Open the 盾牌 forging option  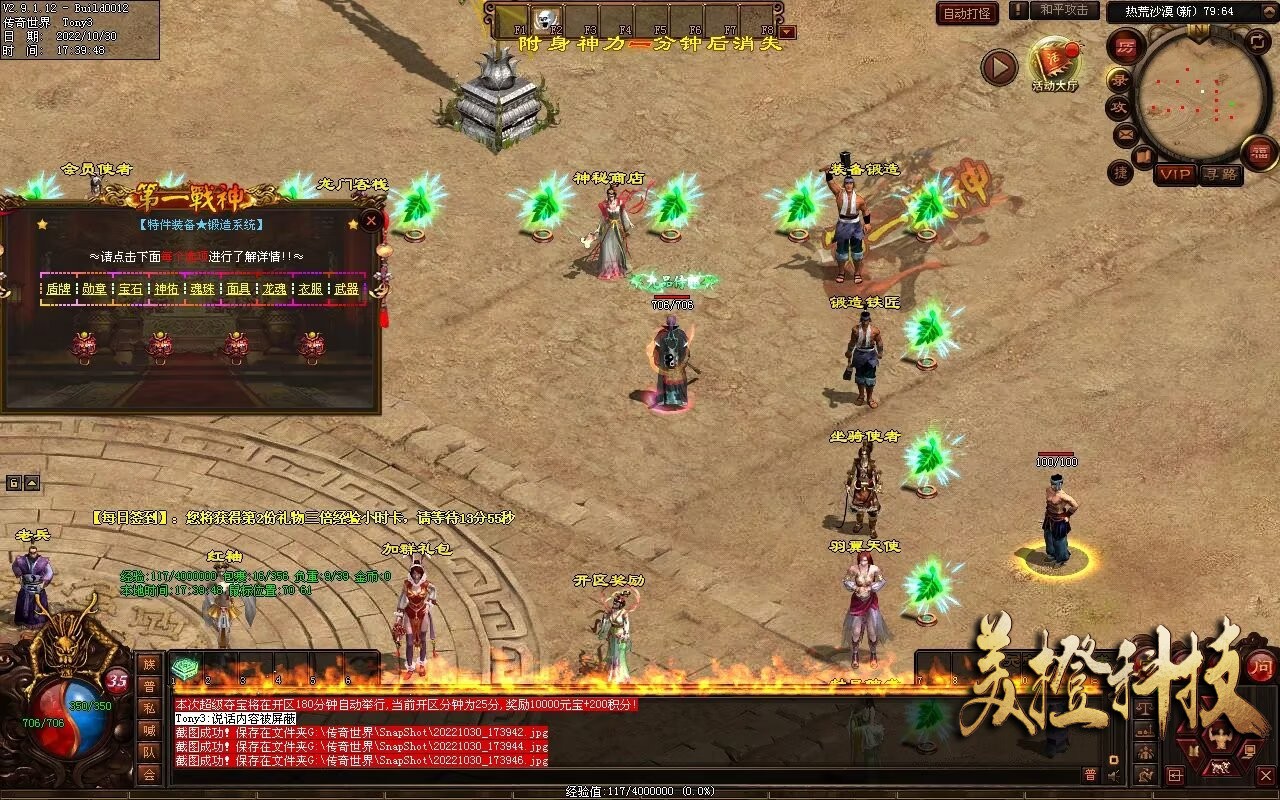pyautogui.click(x=58, y=289)
